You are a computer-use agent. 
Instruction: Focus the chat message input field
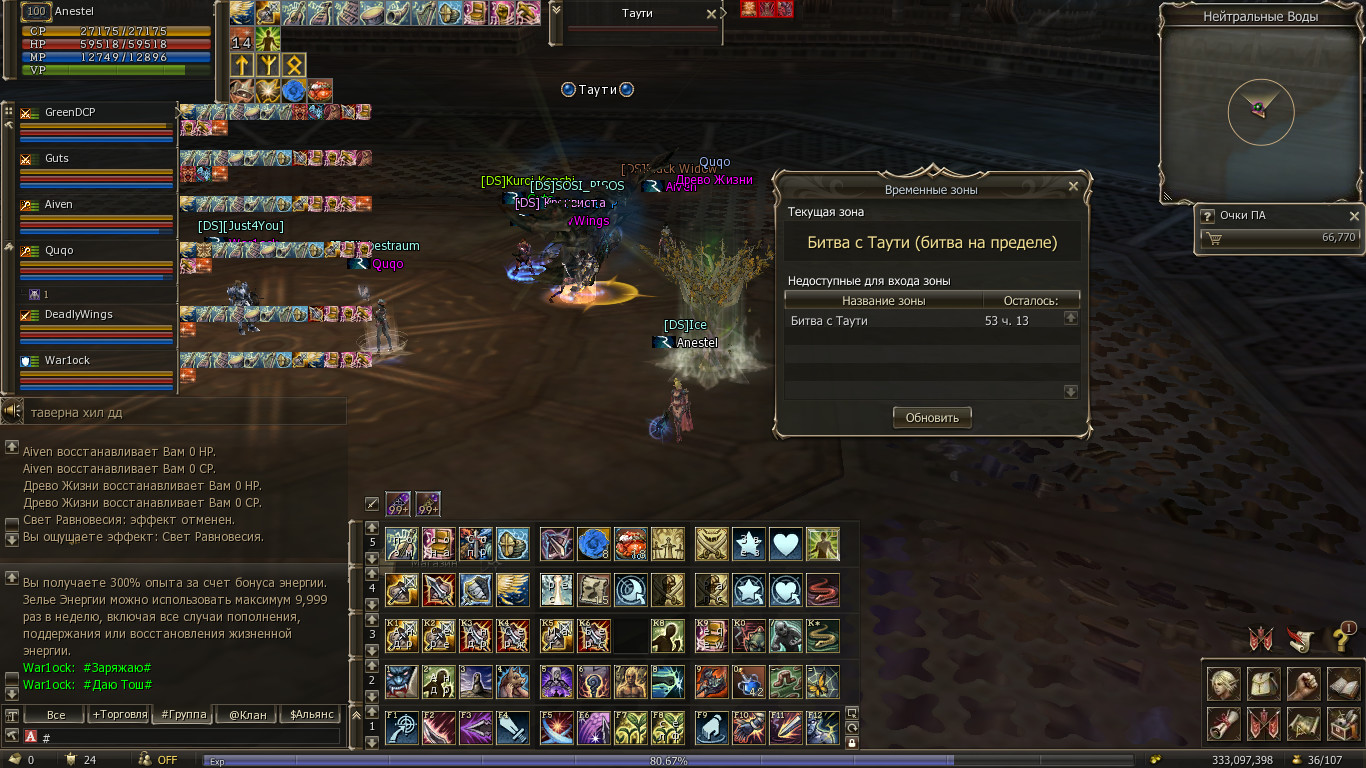190,737
